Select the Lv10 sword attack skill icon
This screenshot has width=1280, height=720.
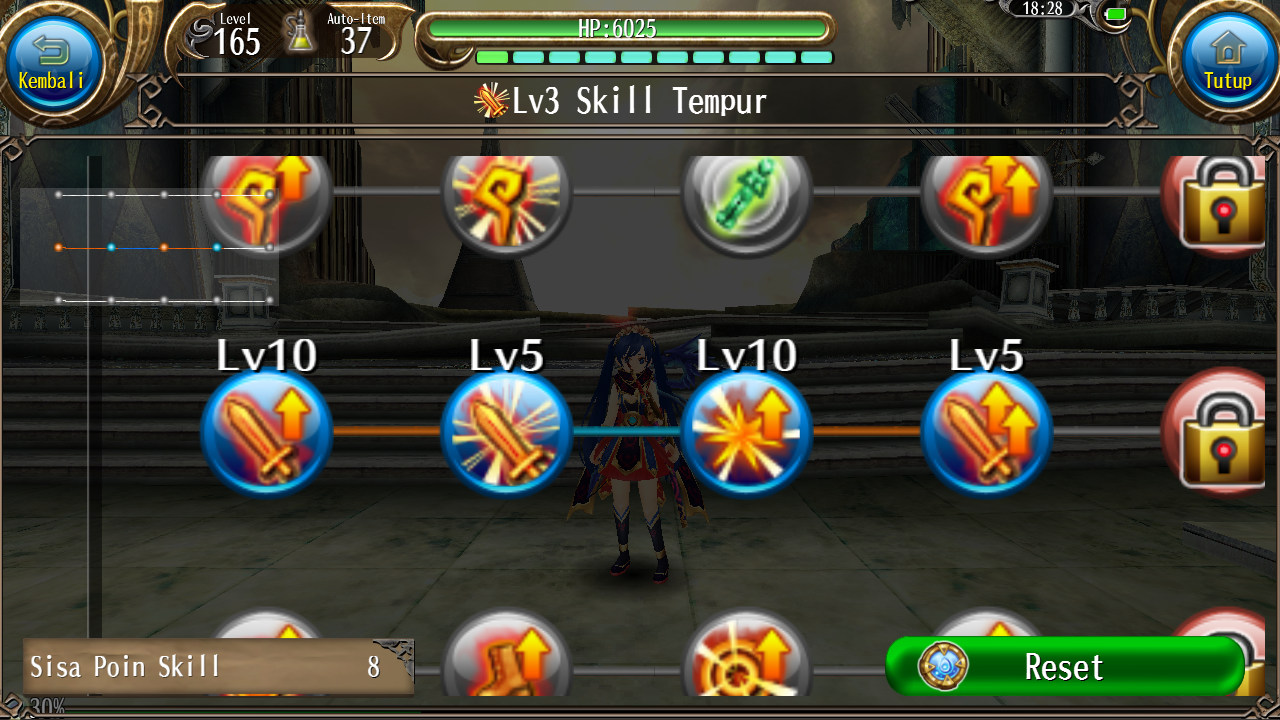[x=267, y=432]
